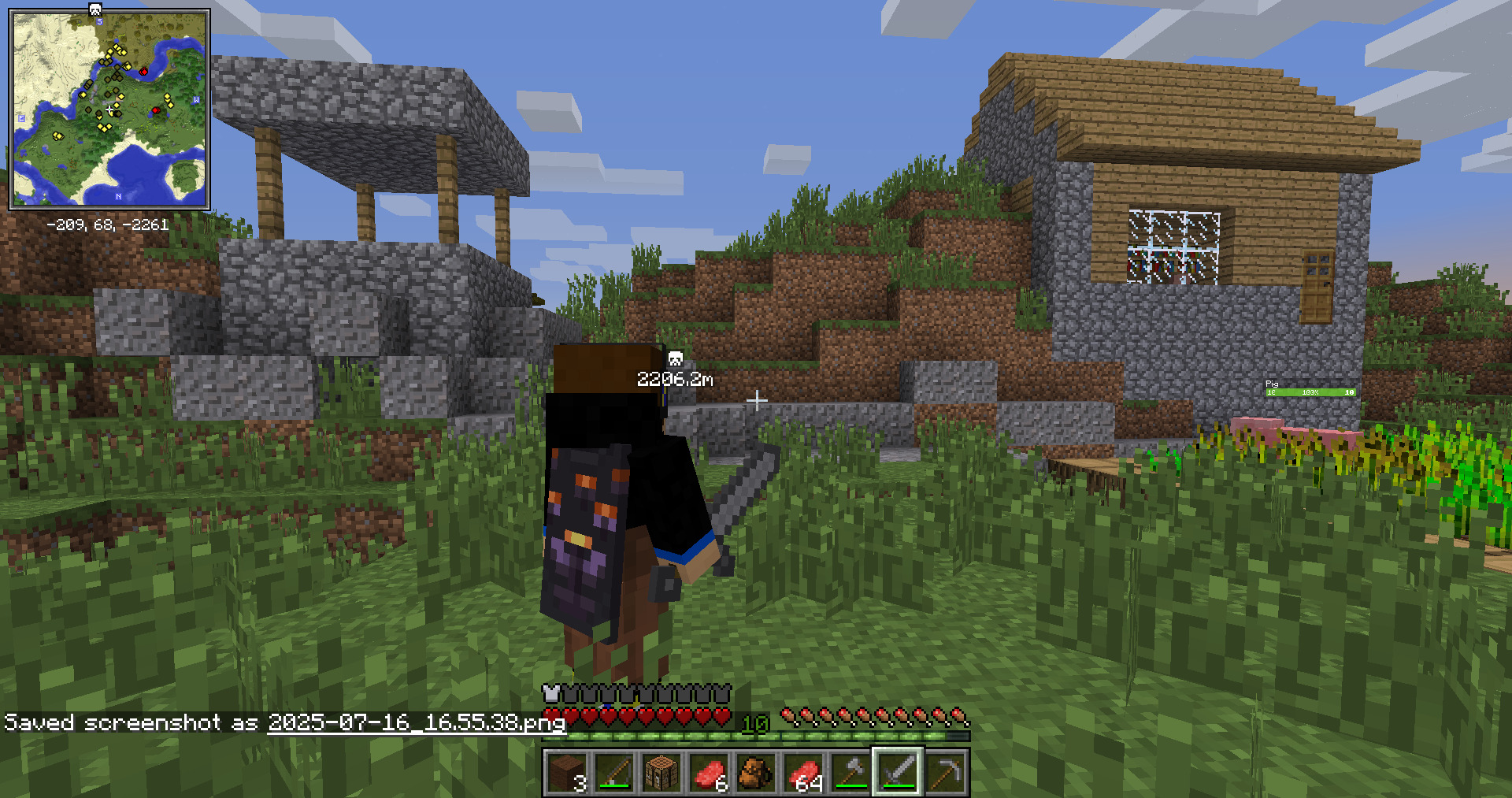The width and height of the screenshot is (1512, 798).
Task: Select the highlighted stone sword slot
Action: (x=898, y=772)
